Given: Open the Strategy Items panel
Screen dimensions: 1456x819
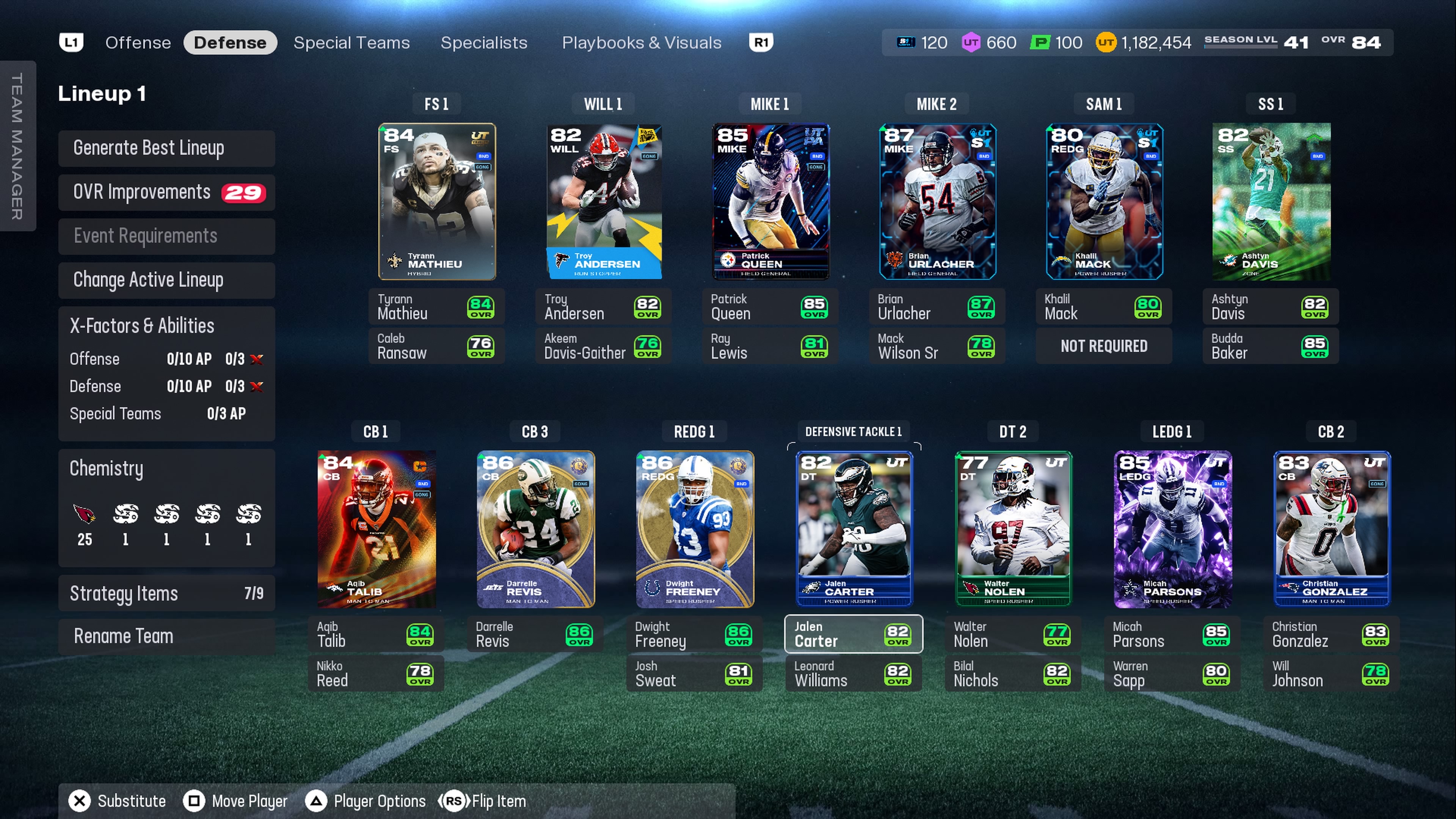Looking at the screenshot, I should tap(166, 593).
